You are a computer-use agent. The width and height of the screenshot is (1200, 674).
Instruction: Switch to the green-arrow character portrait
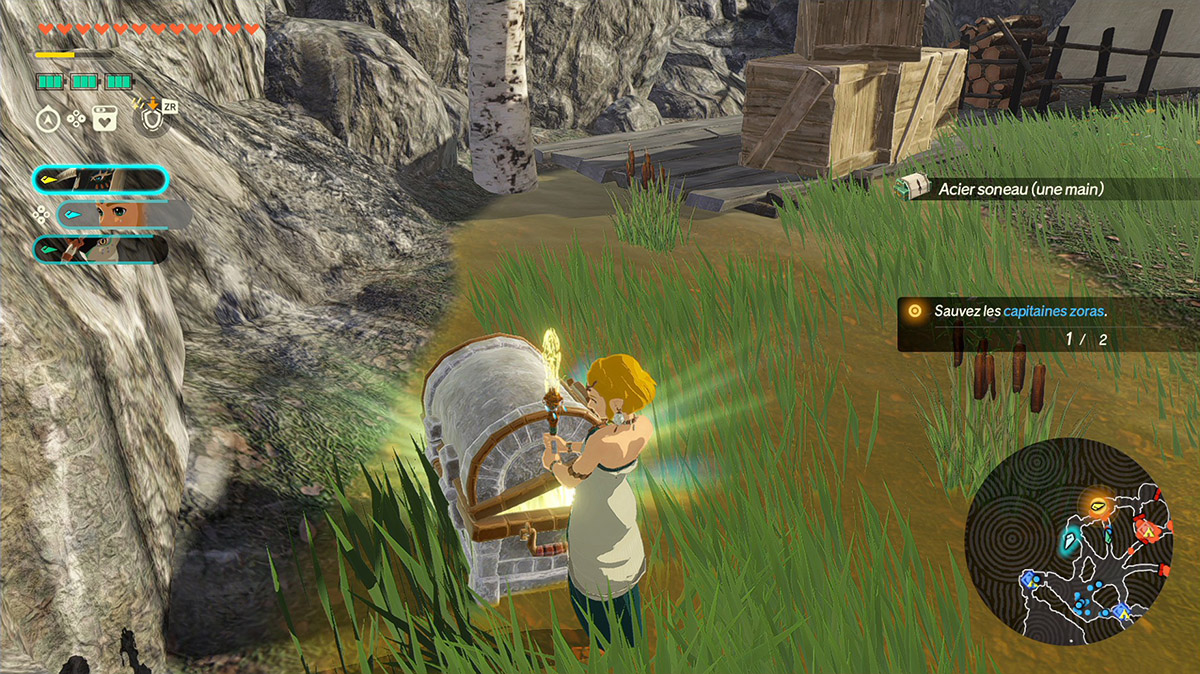point(100,249)
